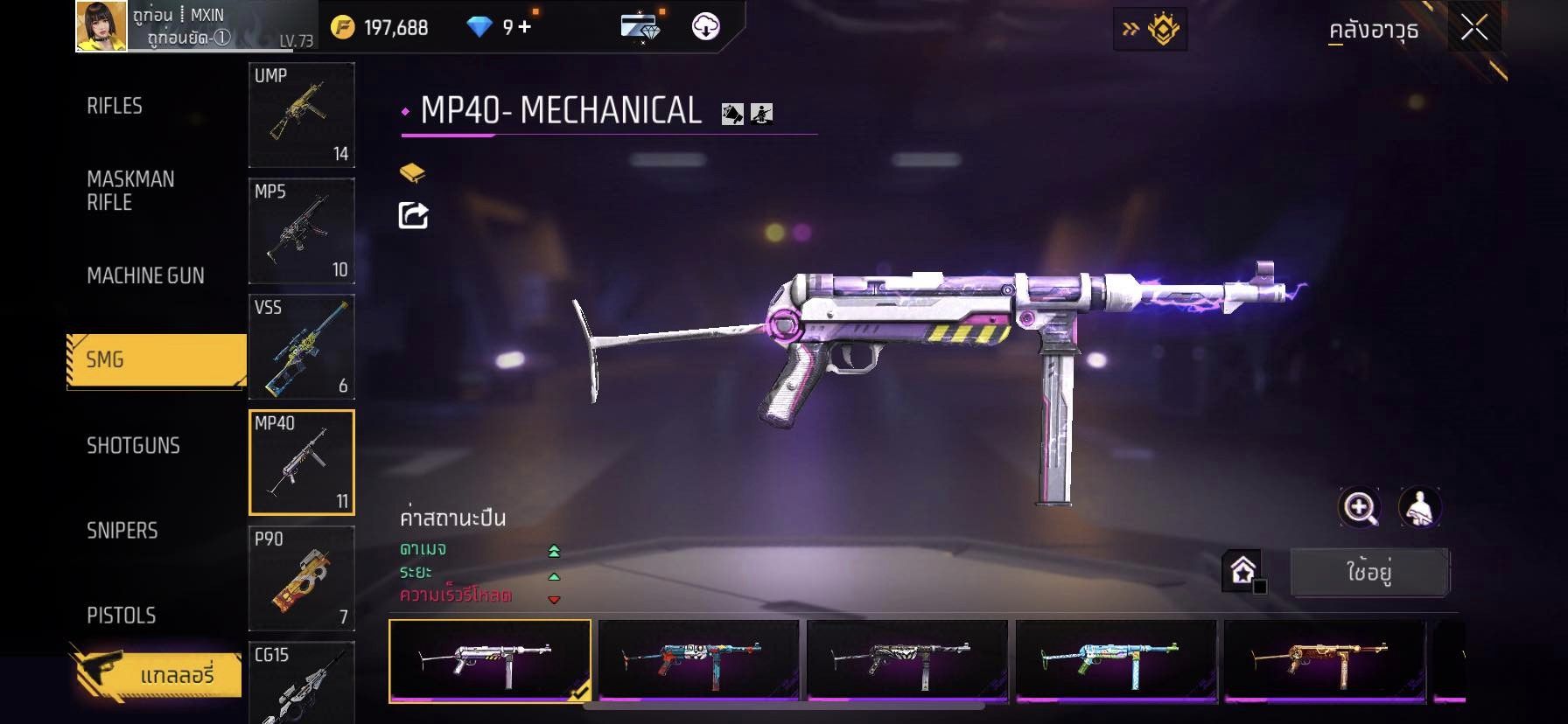The width and height of the screenshot is (1568, 724).
Task: Add diamonds with the plus sign
Action: click(x=524, y=27)
